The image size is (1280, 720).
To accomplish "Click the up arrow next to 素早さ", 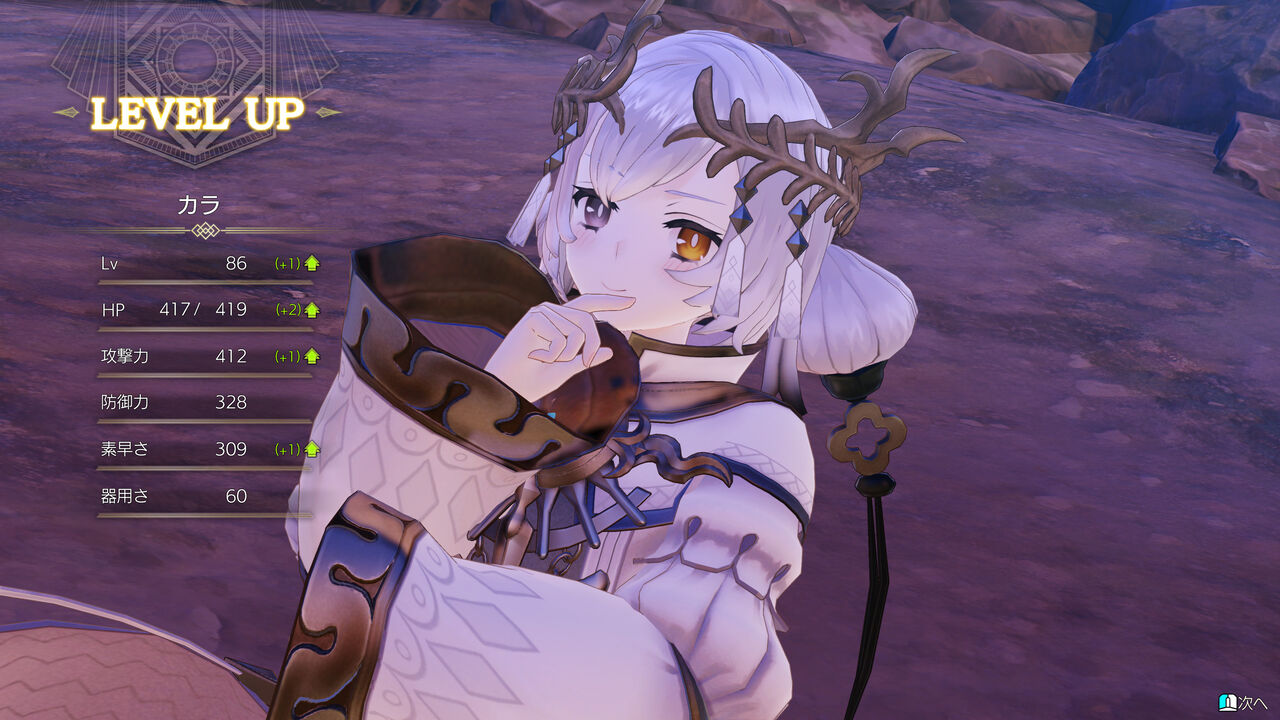I will pyautogui.click(x=311, y=449).
